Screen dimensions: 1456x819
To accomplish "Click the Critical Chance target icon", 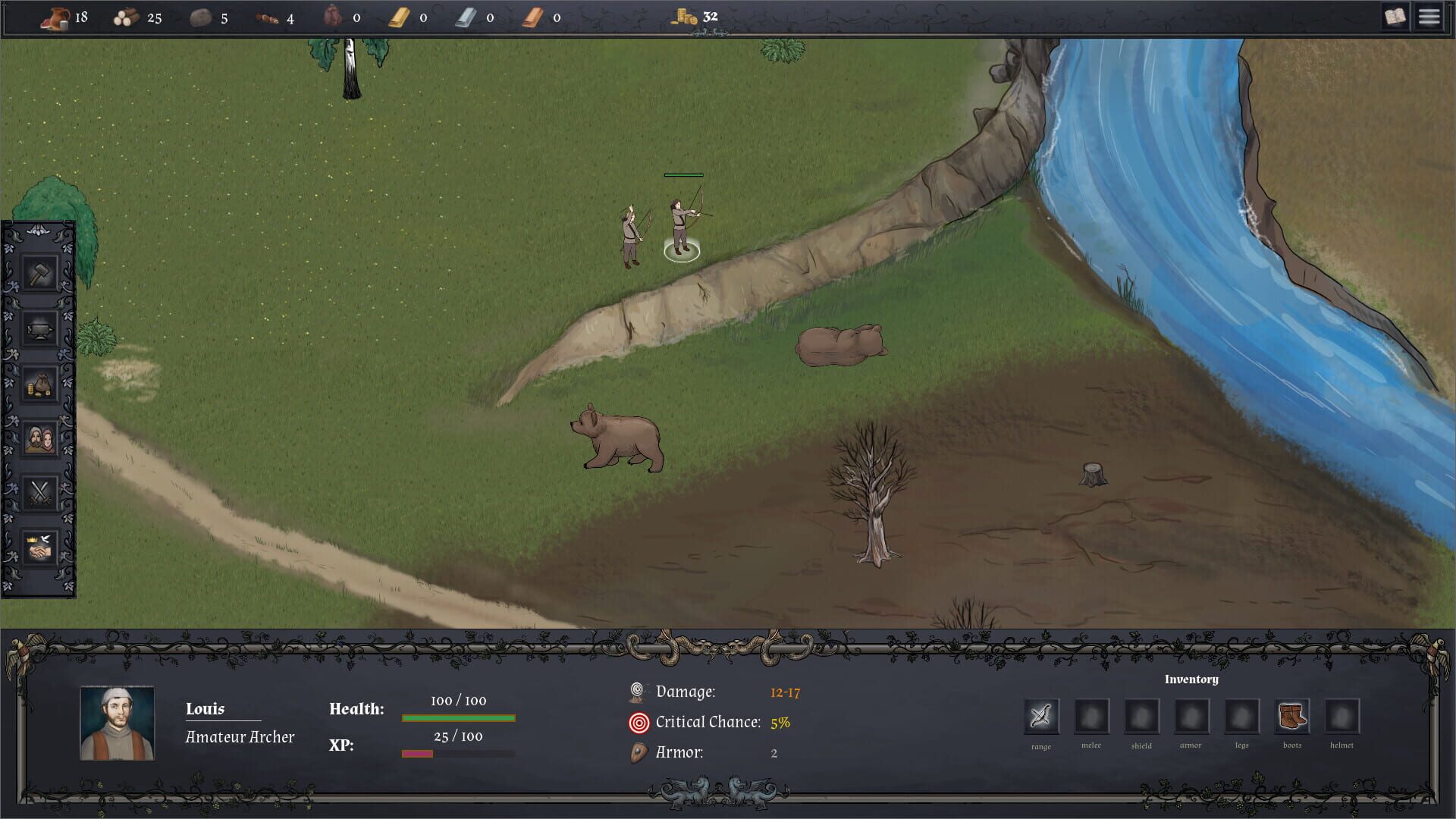I will click(638, 722).
